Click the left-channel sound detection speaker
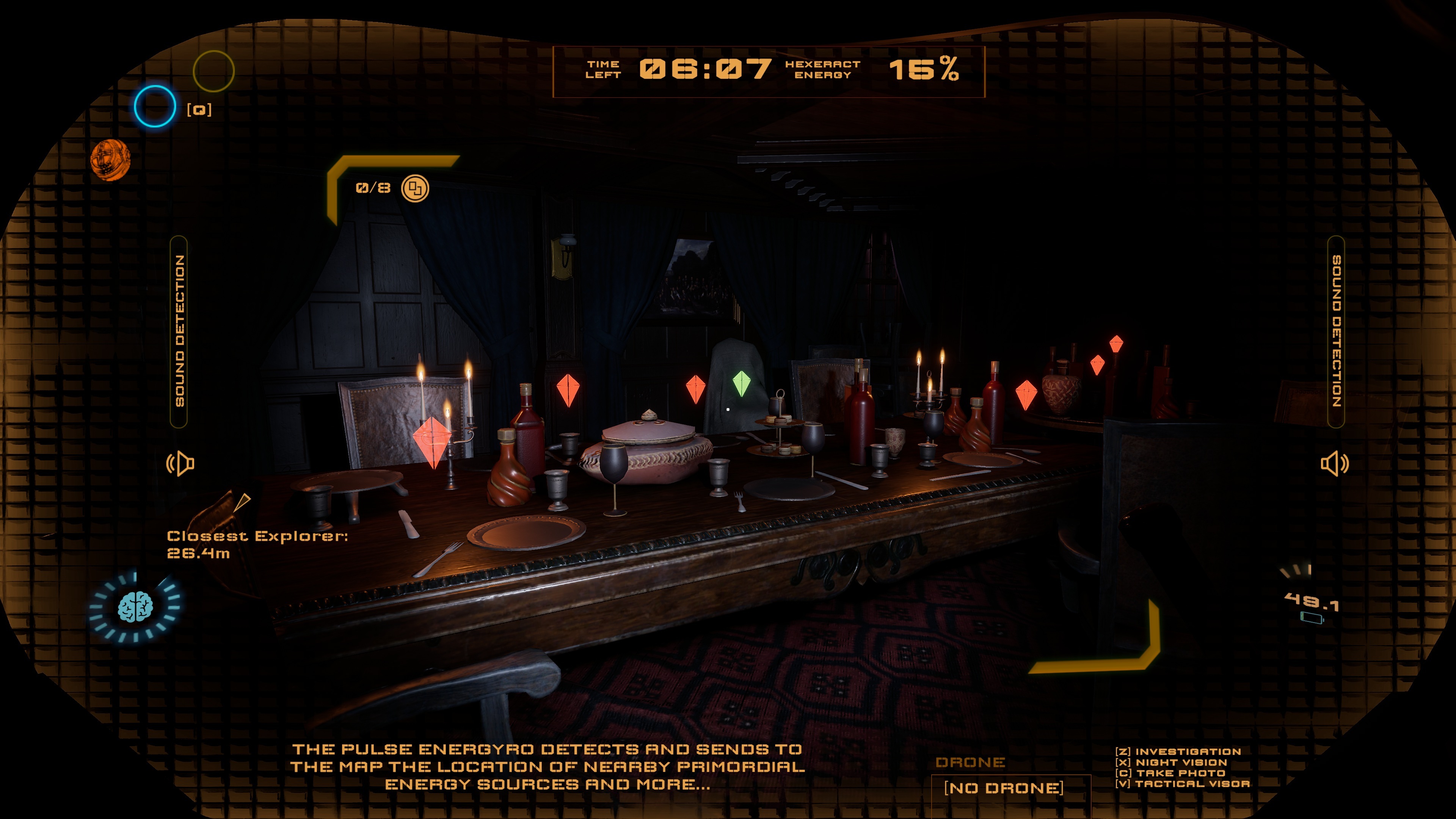This screenshot has width=1456, height=819. (180, 463)
